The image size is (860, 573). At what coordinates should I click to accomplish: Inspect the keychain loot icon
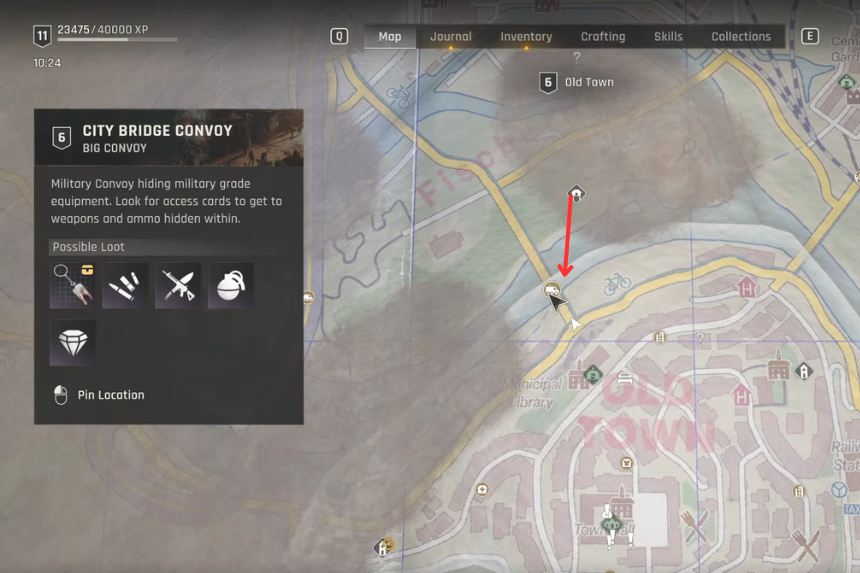pos(73,286)
